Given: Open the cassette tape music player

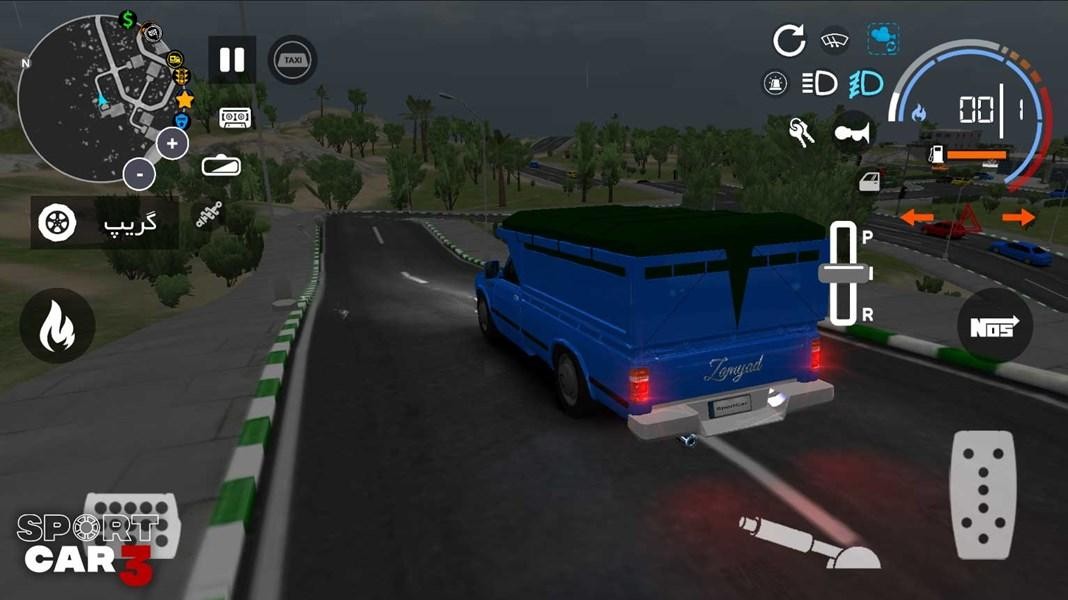Looking at the screenshot, I should click(235, 119).
